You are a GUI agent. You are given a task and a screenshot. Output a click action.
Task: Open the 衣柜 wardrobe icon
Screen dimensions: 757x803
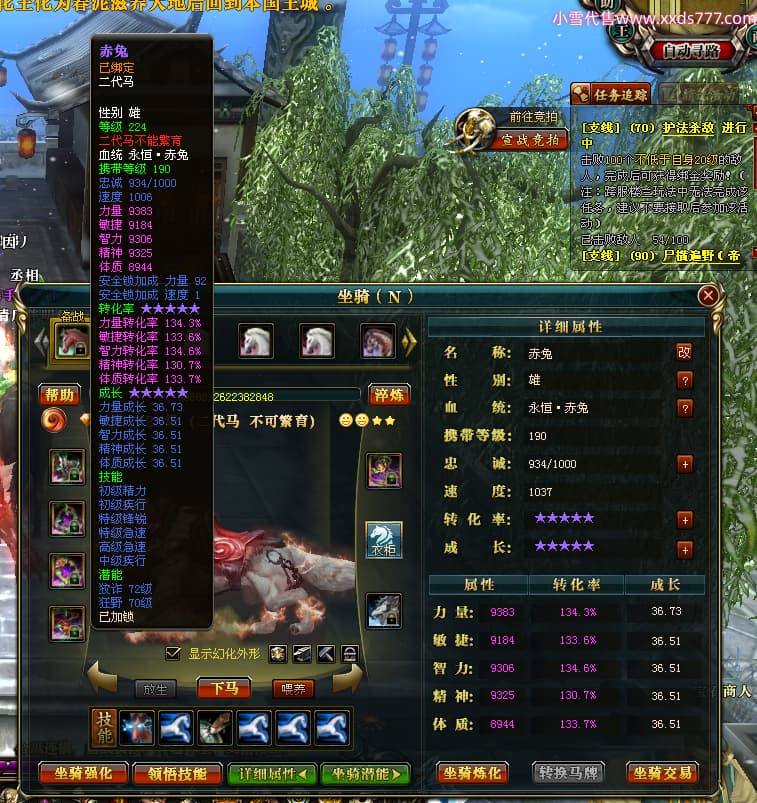pos(384,540)
